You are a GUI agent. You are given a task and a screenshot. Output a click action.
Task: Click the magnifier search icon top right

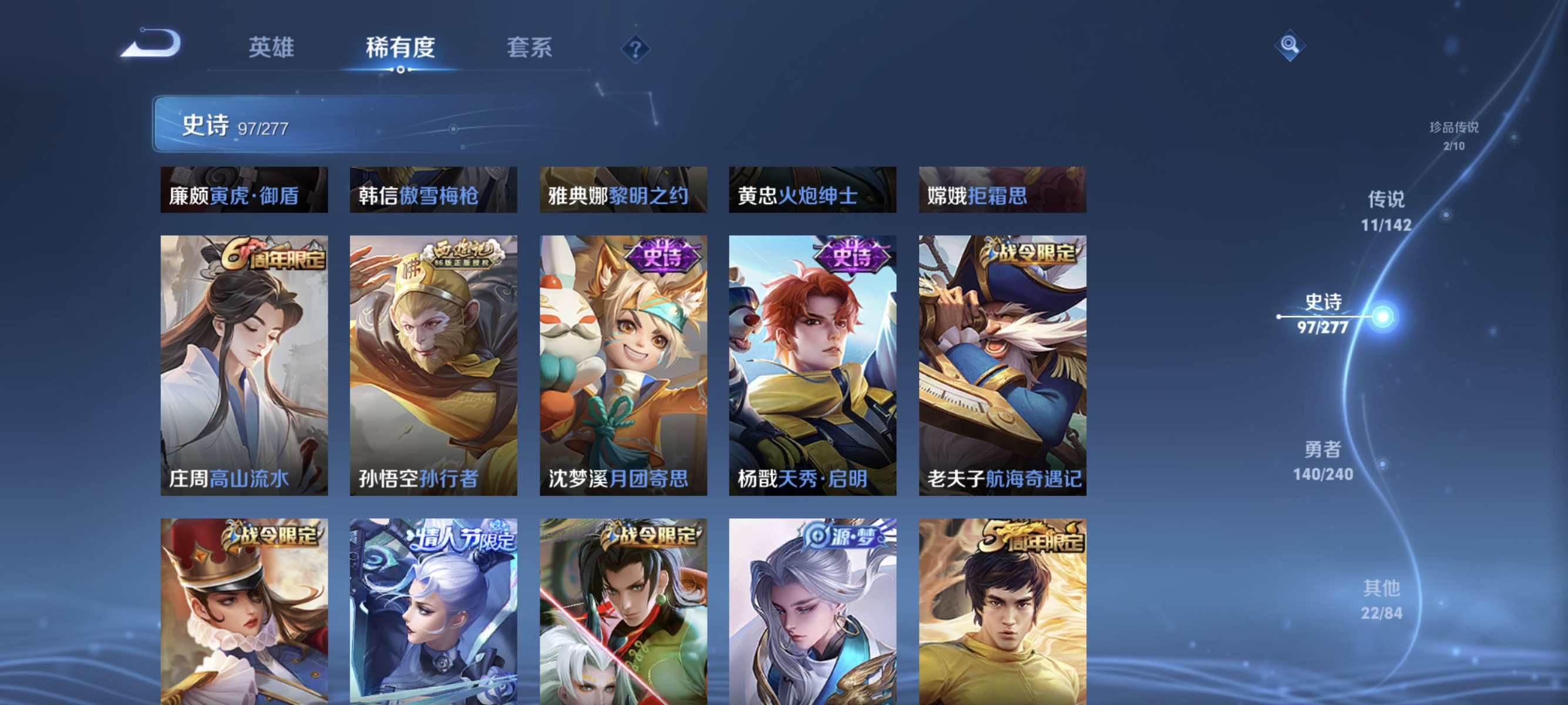point(1290,46)
